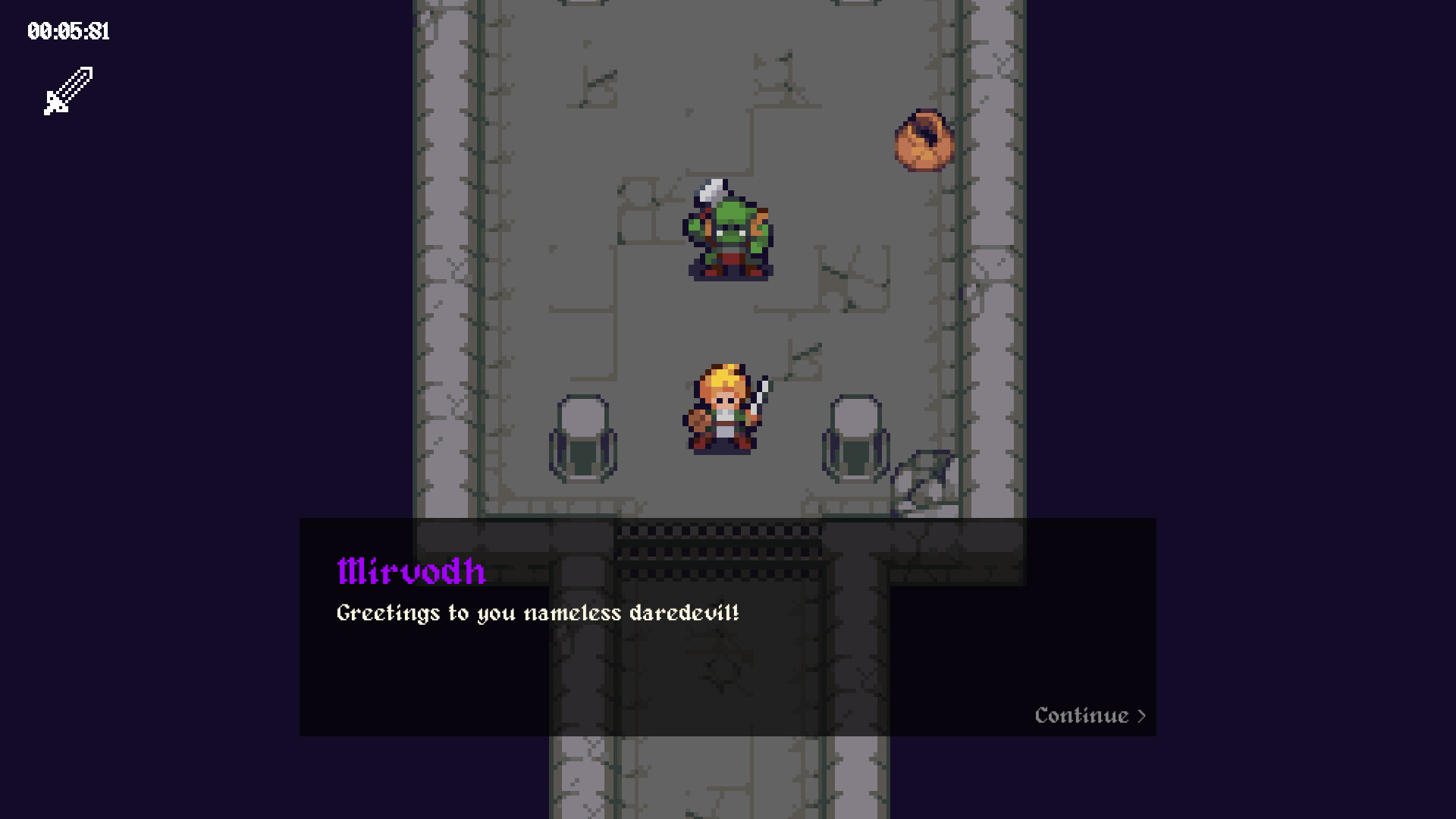Select the timer display showing 00:05:81
This screenshot has height=819, width=1456.
click(68, 32)
